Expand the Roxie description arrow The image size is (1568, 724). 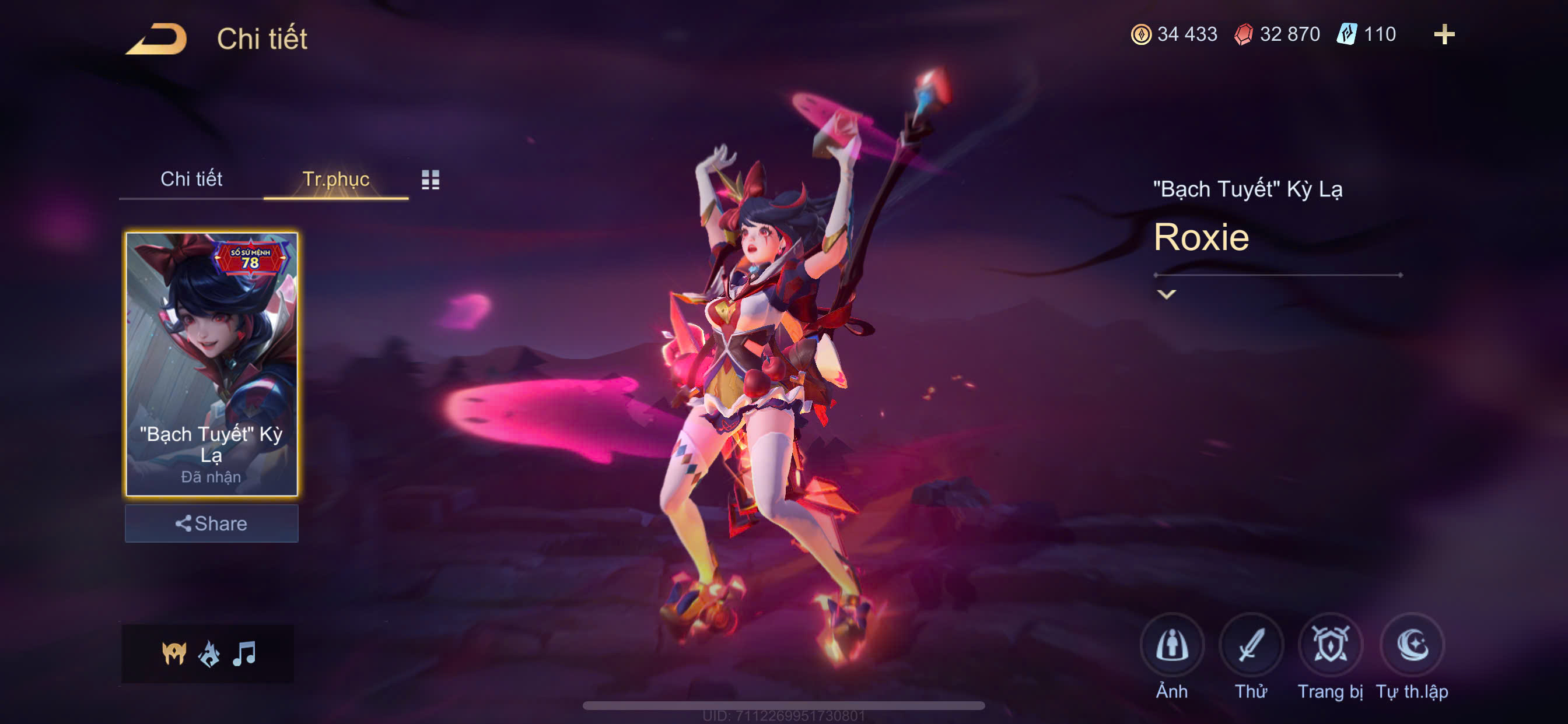(1165, 294)
